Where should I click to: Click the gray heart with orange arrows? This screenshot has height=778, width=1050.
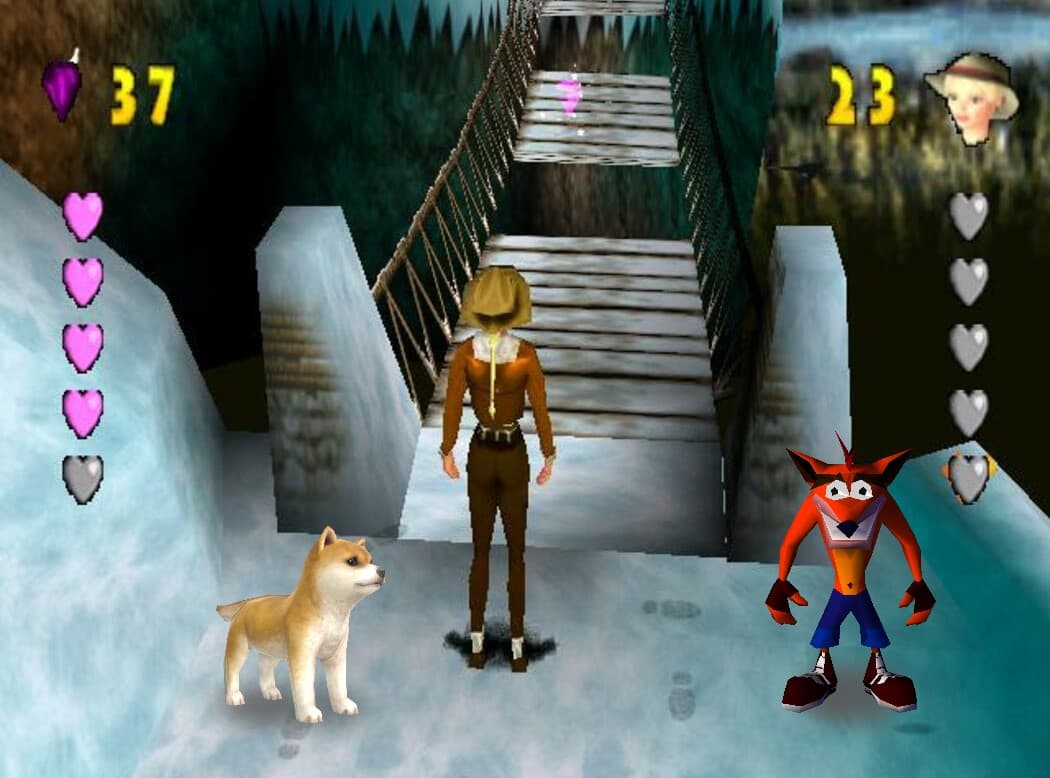coord(968,477)
